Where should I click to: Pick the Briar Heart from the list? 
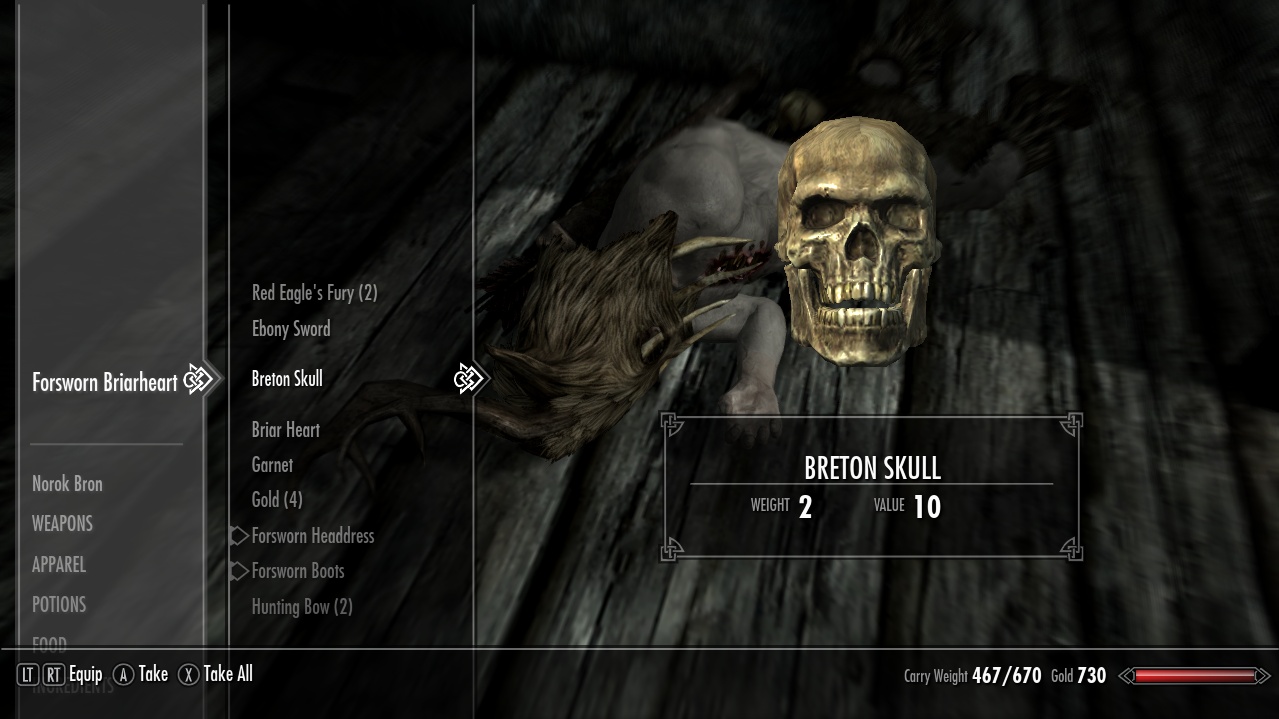click(286, 430)
